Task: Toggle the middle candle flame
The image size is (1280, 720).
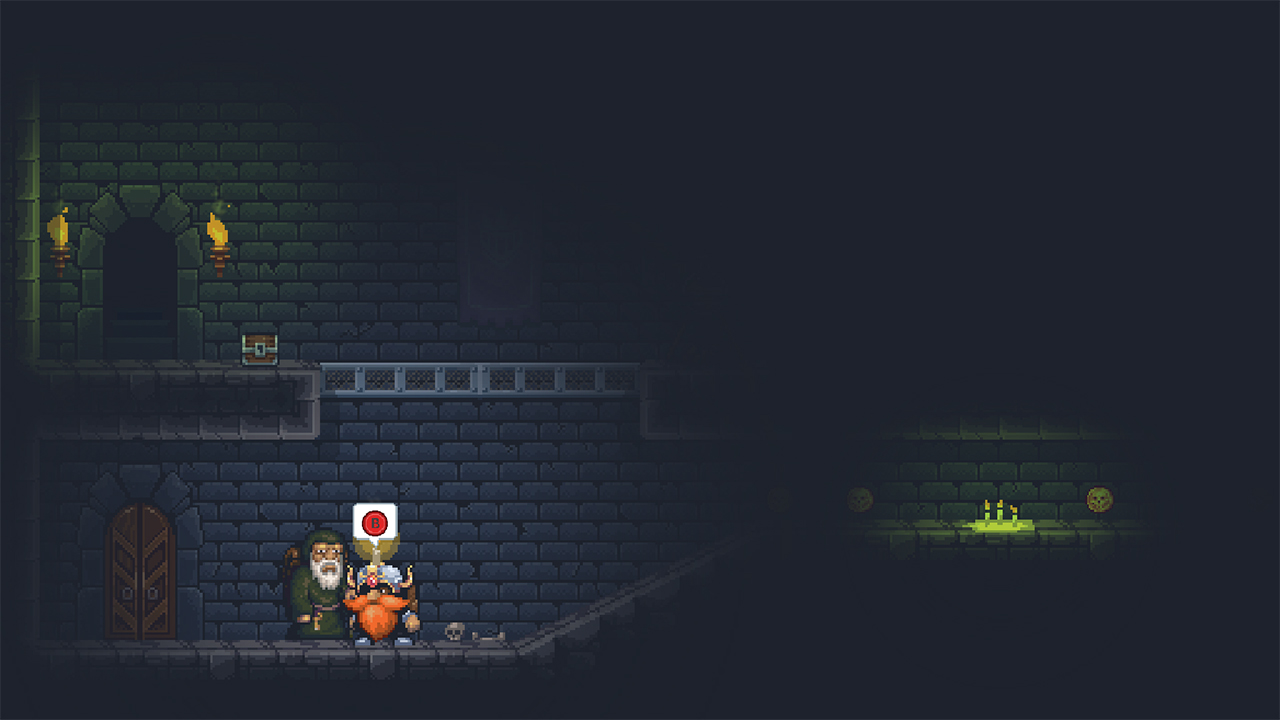Action: [1000, 503]
